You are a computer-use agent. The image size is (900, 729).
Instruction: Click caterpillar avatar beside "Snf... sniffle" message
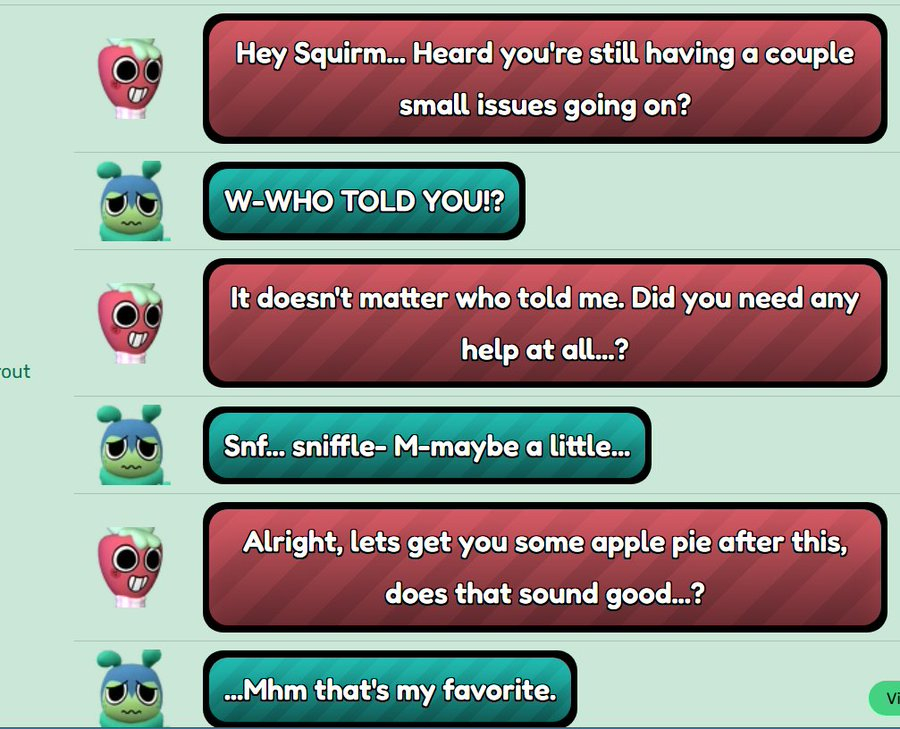(x=132, y=445)
